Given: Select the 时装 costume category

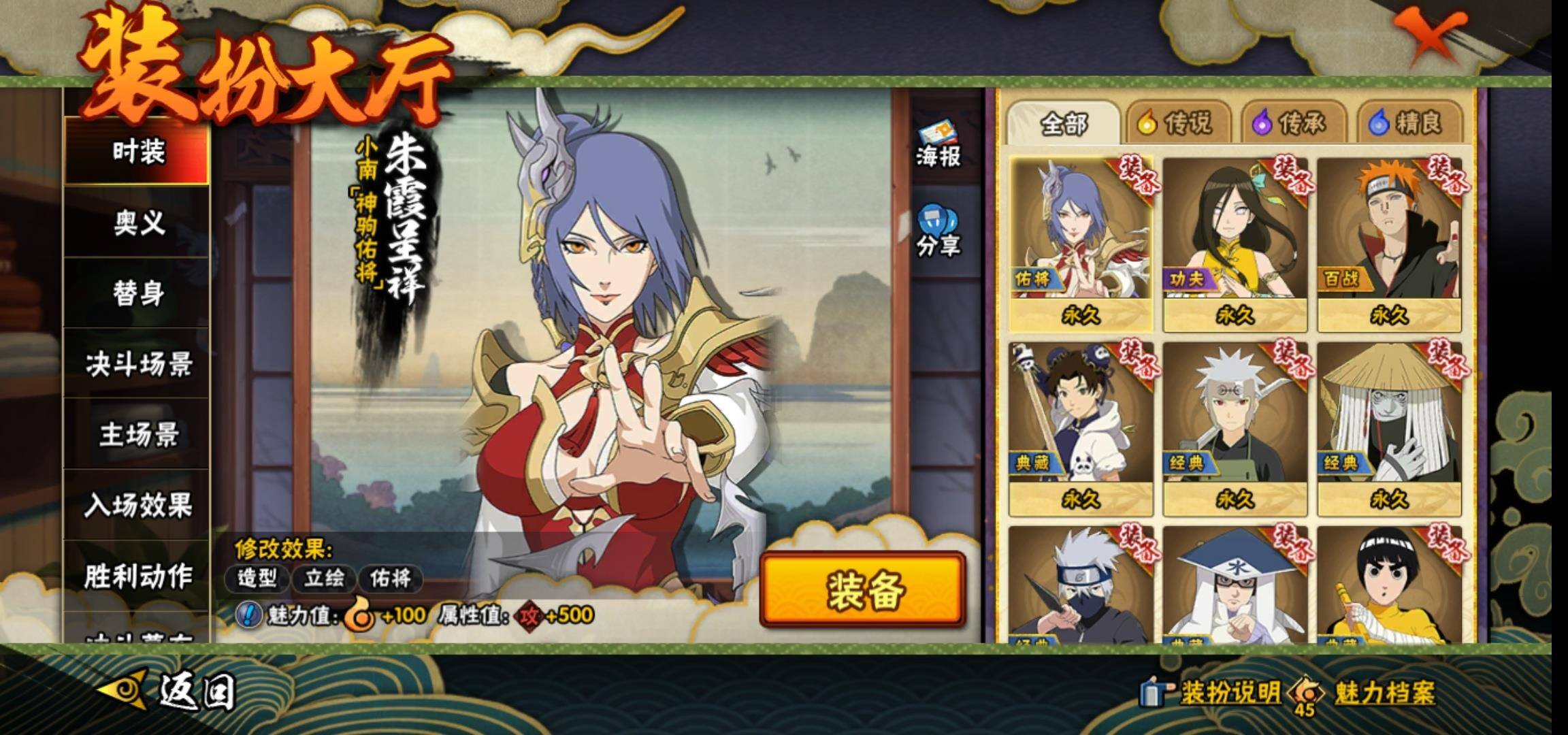Looking at the screenshot, I should tap(138, 151).
